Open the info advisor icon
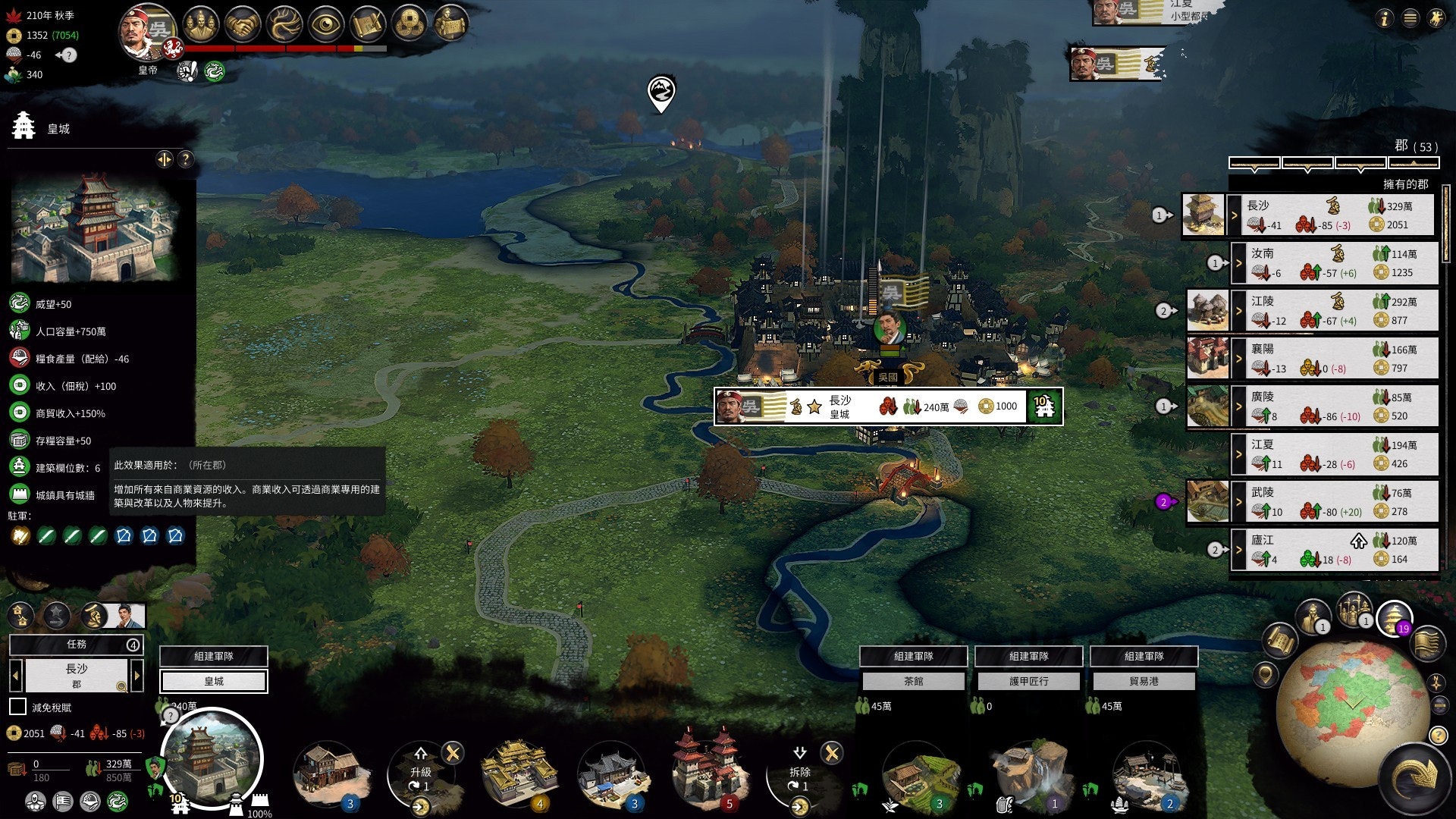1456x819 pixels. (x=1385, y=19)
